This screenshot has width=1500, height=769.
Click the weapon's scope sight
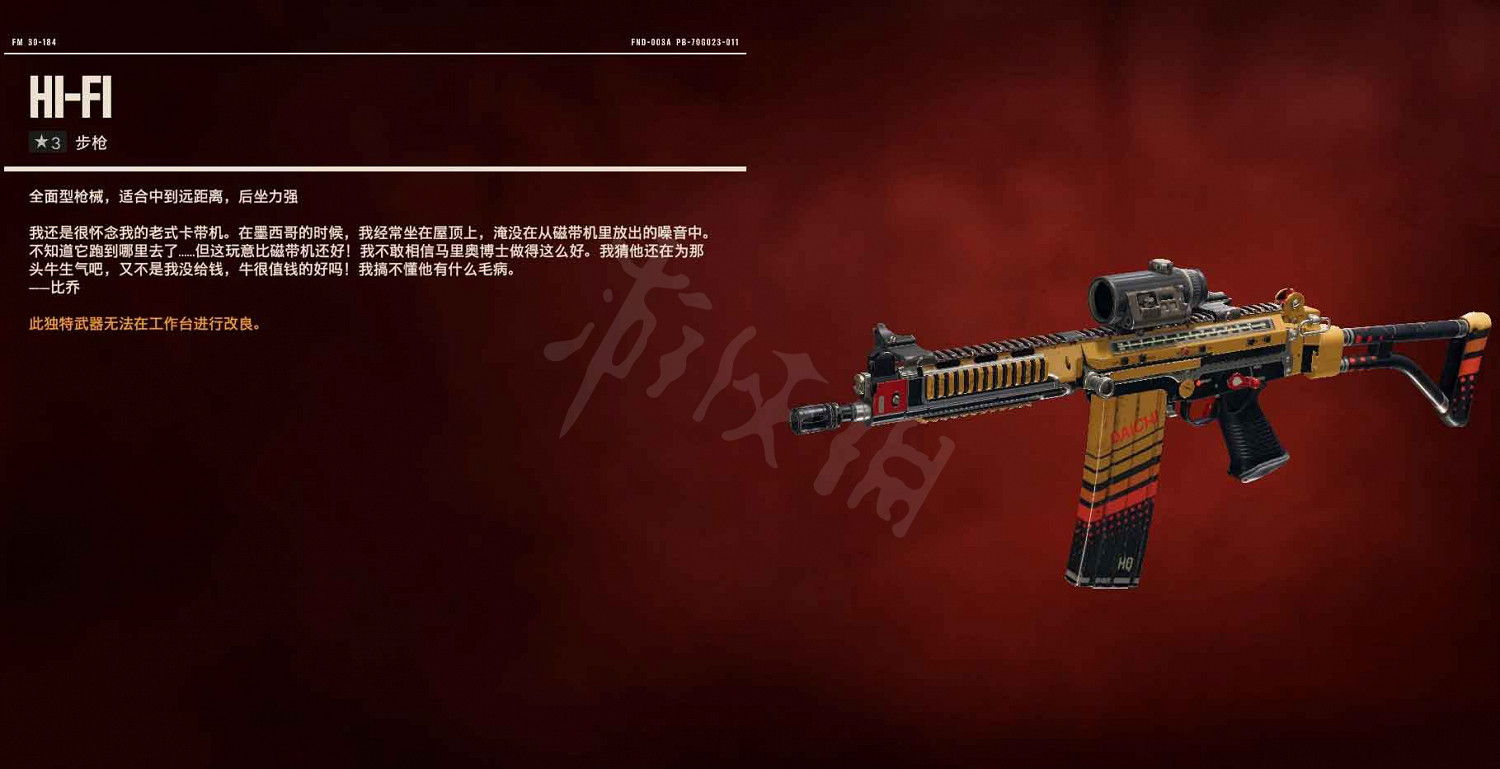pos(1146,298)
